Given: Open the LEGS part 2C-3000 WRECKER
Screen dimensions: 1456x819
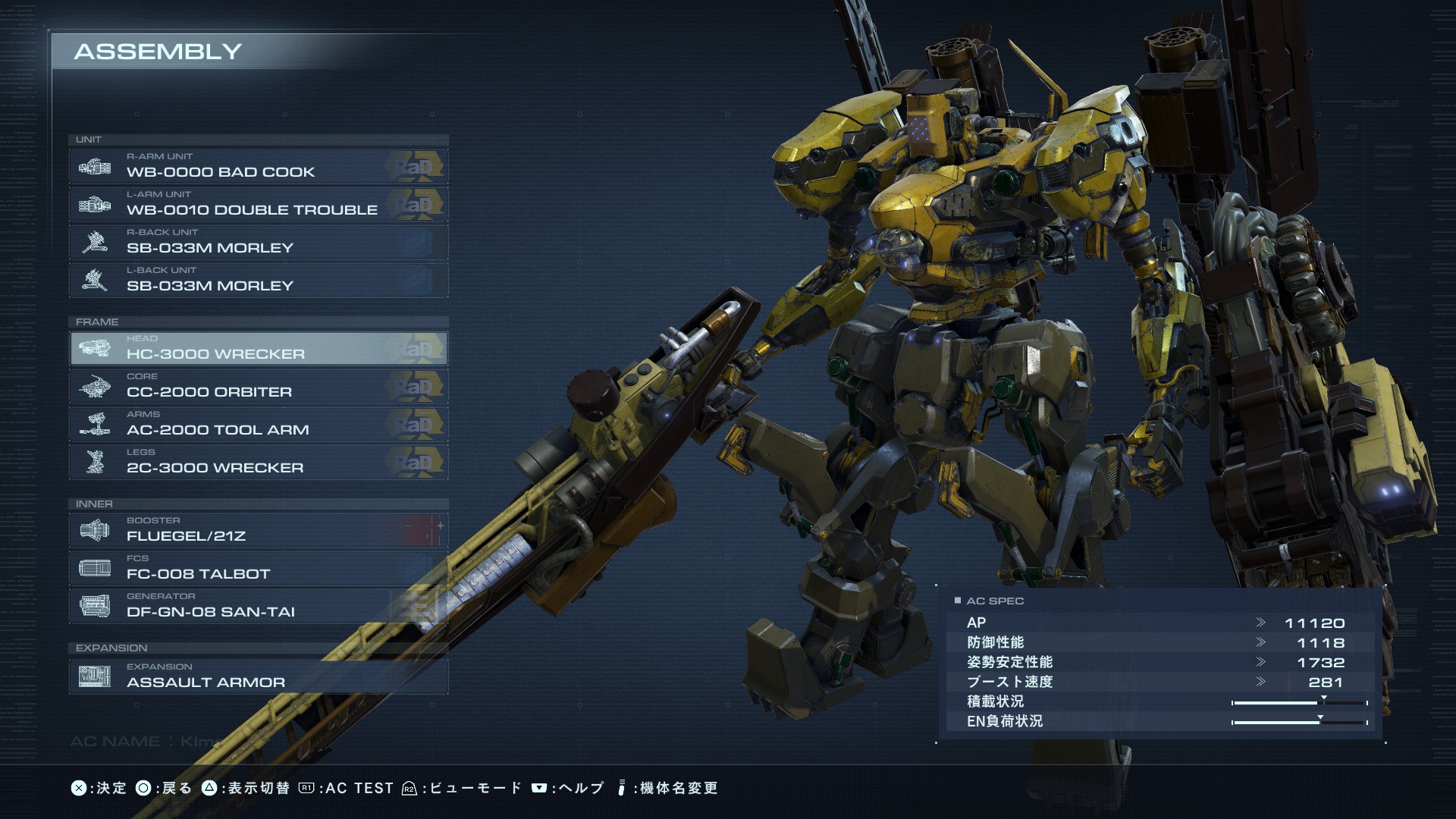Looking at the screenshot, I should [258, 462].
